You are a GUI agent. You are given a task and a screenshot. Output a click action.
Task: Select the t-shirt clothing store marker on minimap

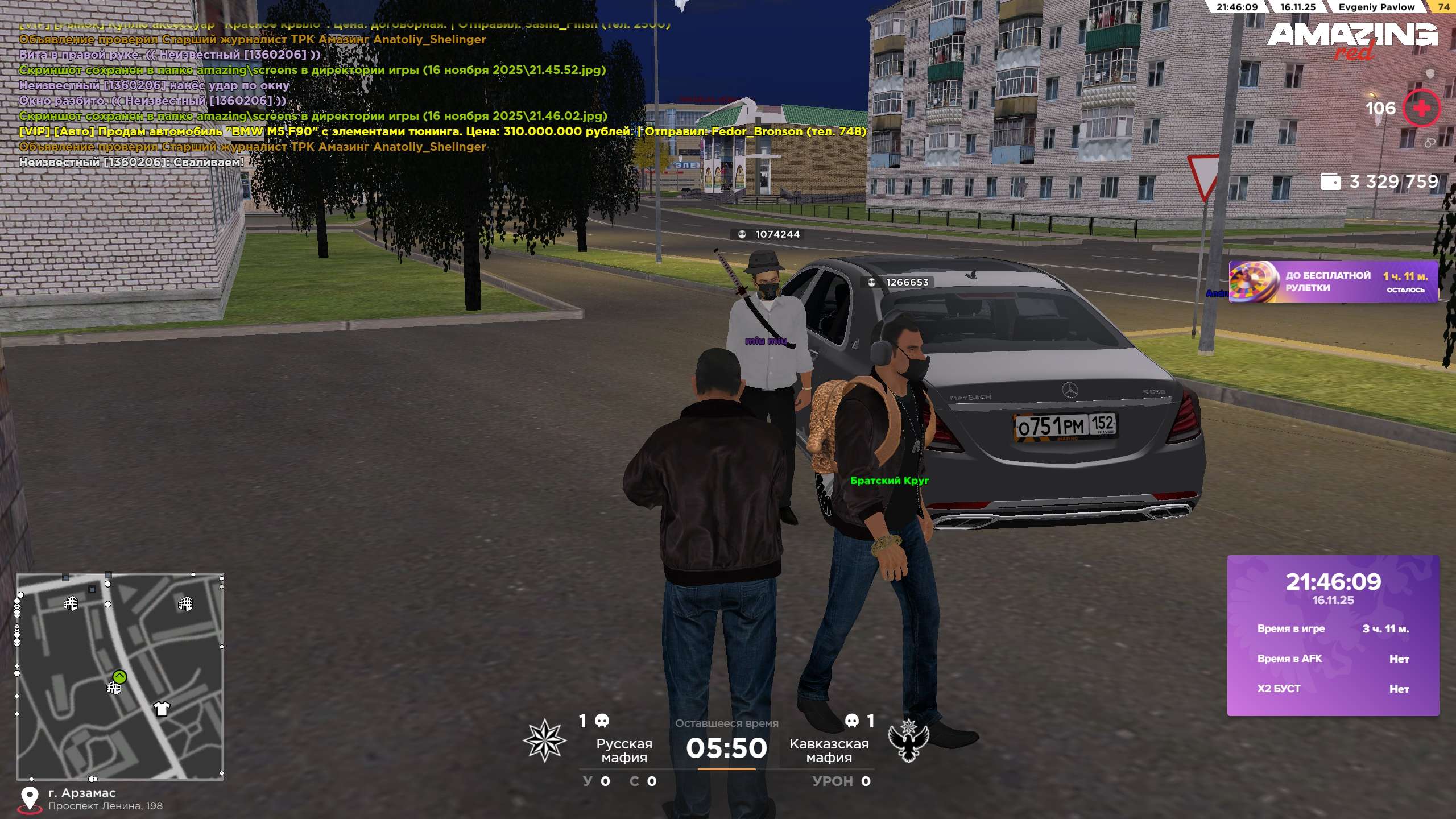(162, 708)
